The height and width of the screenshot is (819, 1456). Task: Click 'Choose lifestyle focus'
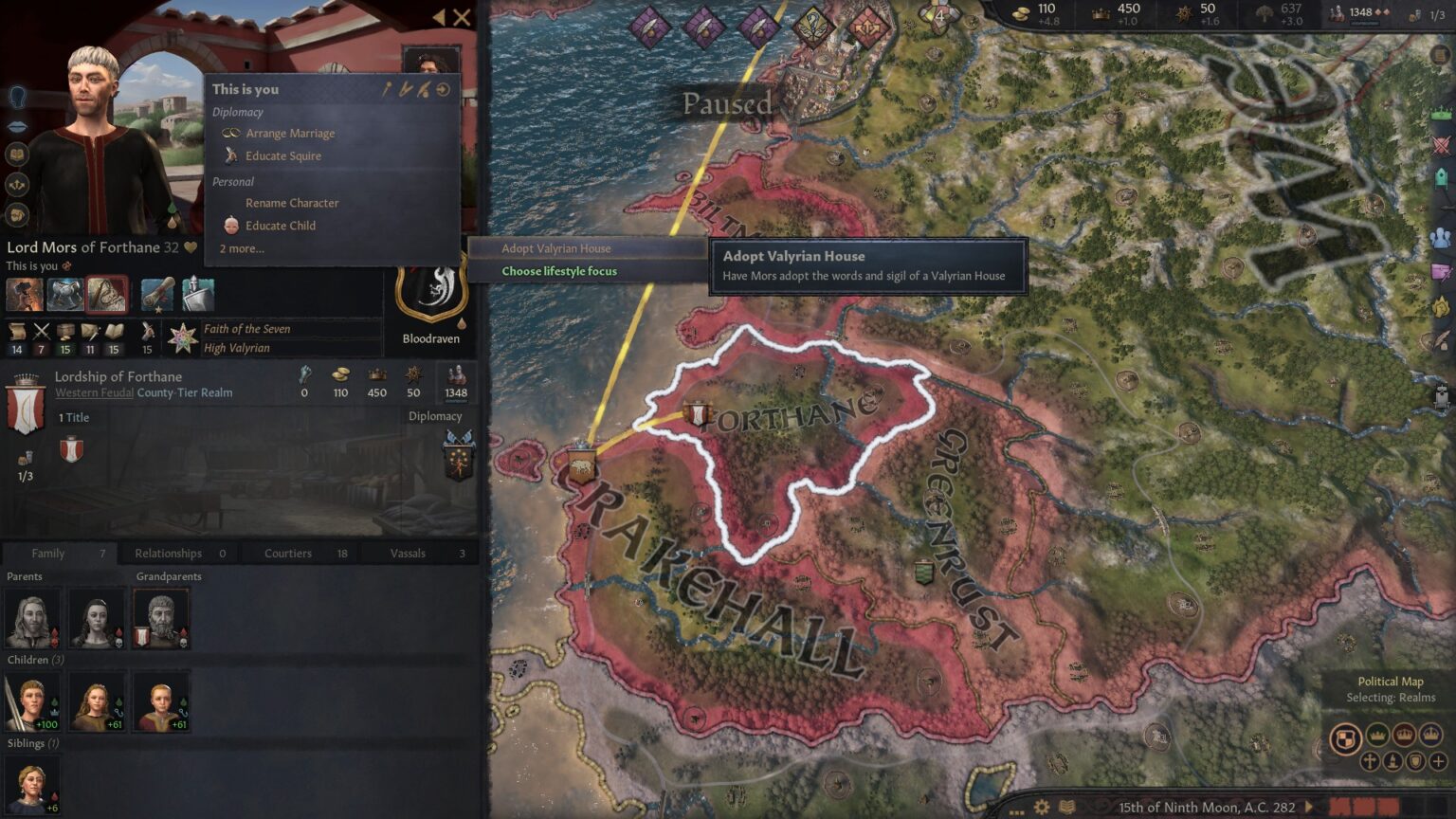(x=559, y=271)
